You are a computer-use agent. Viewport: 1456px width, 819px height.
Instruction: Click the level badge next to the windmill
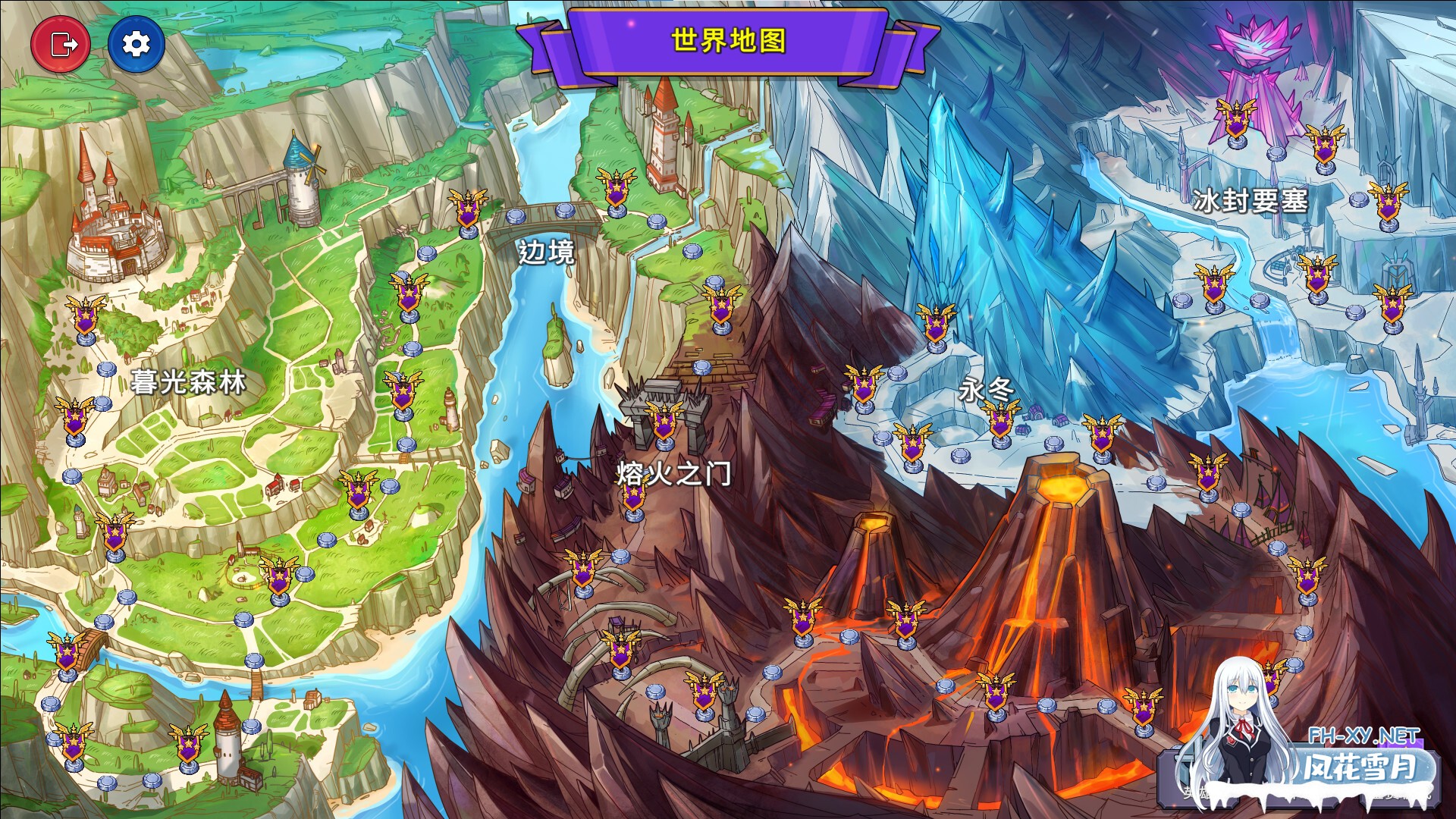(x=410, y=292)
